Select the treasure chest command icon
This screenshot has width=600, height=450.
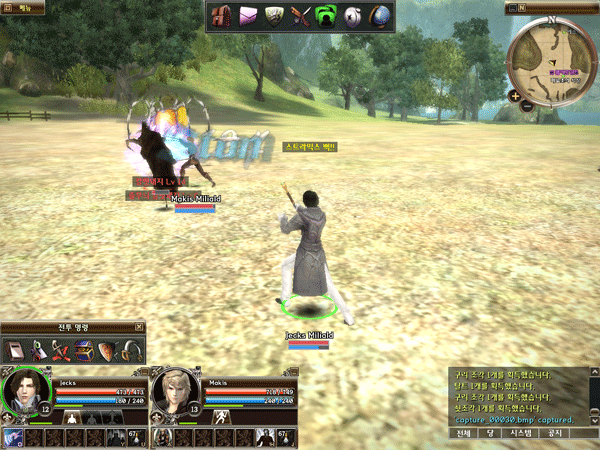click(84, 351)
